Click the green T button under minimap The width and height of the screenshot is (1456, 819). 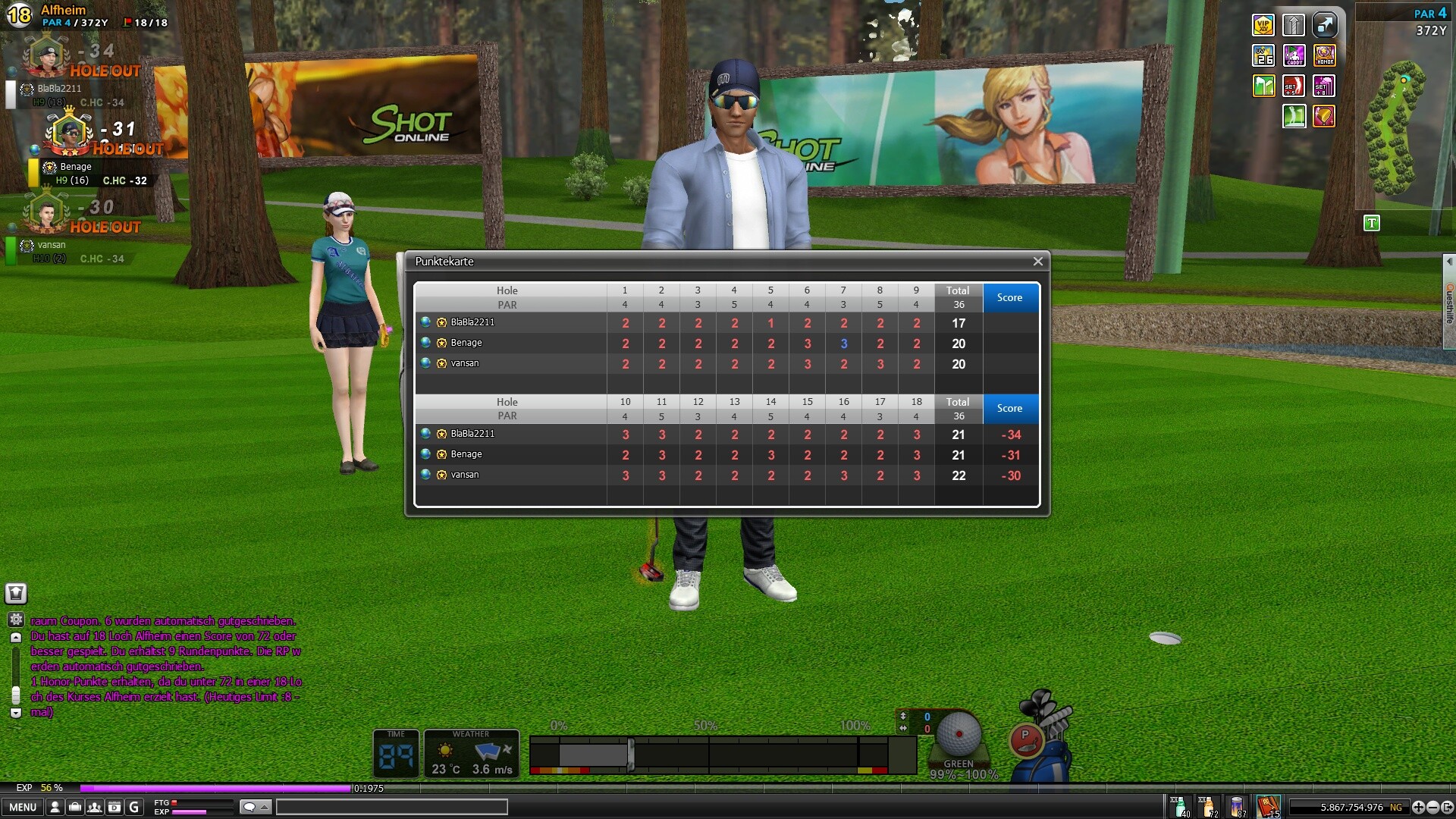point(1371,223)
